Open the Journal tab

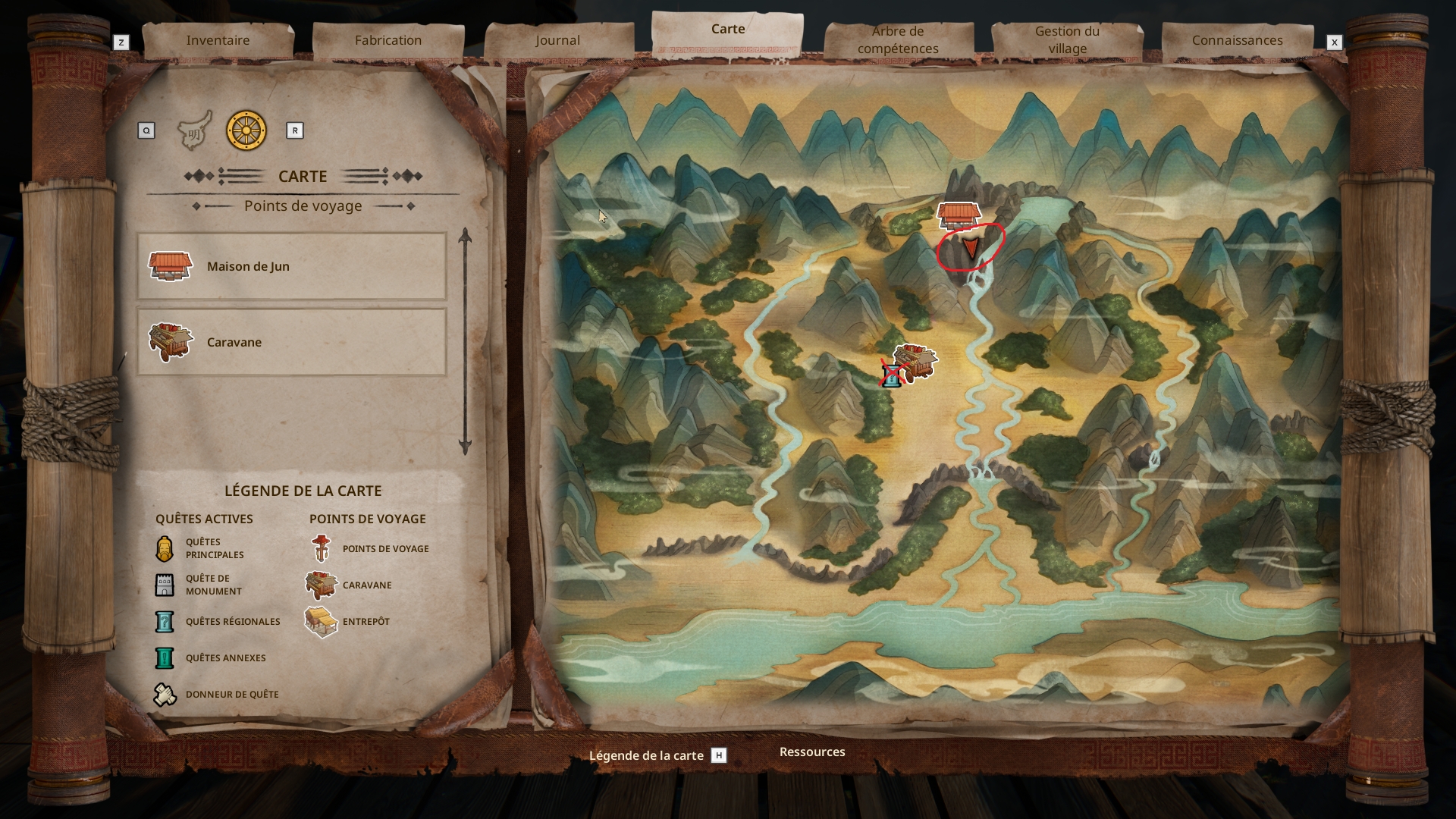(557, 40)
